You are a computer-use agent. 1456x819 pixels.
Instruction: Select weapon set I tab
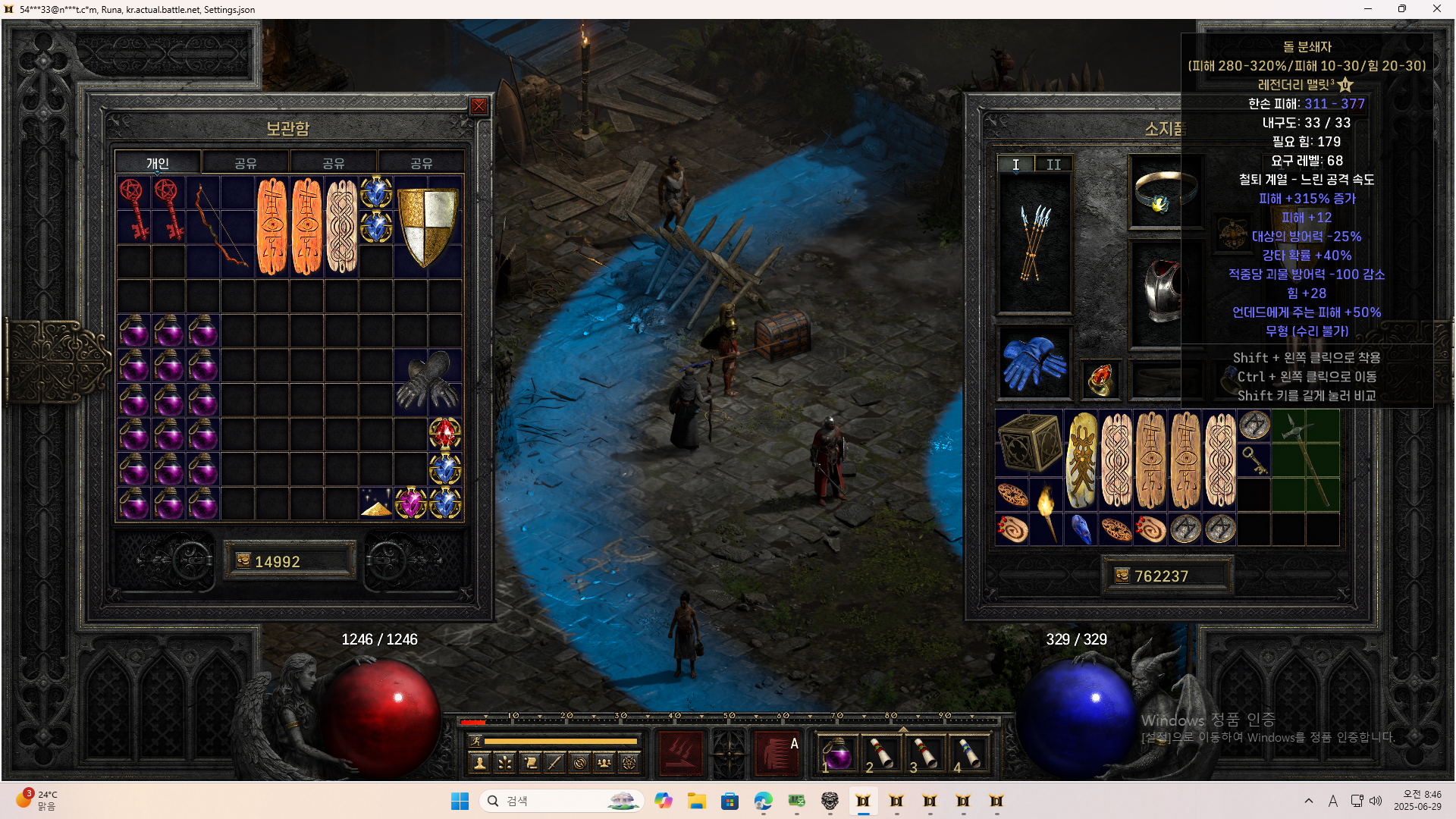tap(1015, 165)
